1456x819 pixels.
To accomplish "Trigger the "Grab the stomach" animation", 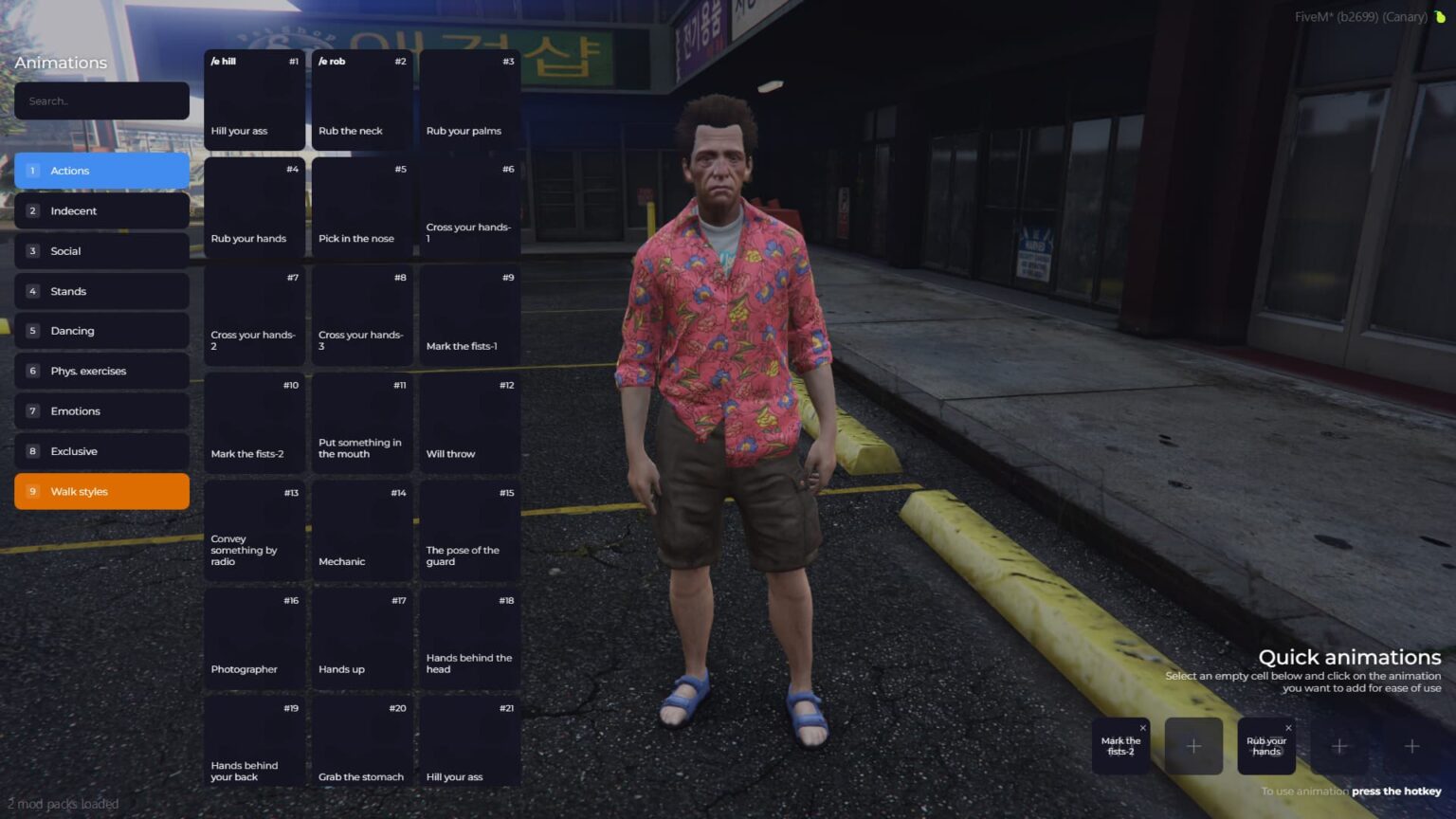I will pyautogui.click(x=361, y=745).
